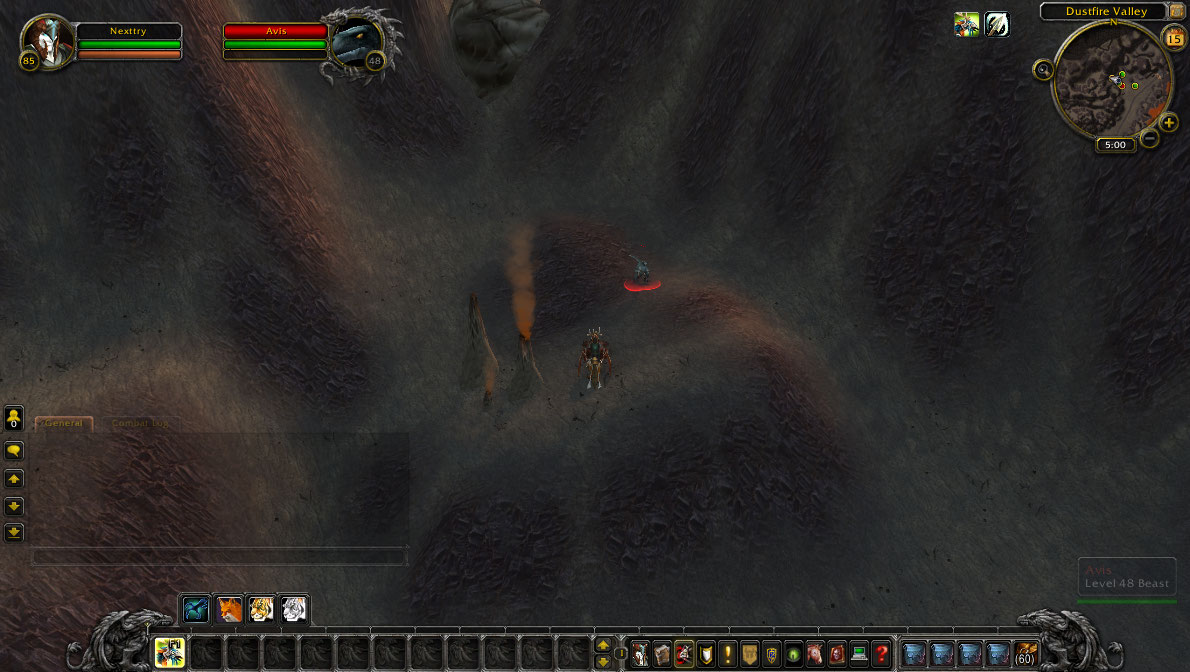Viewport: 1190px width, 672px height.
Task: Open the calendar button showing 15
Action: point(1174,38)
